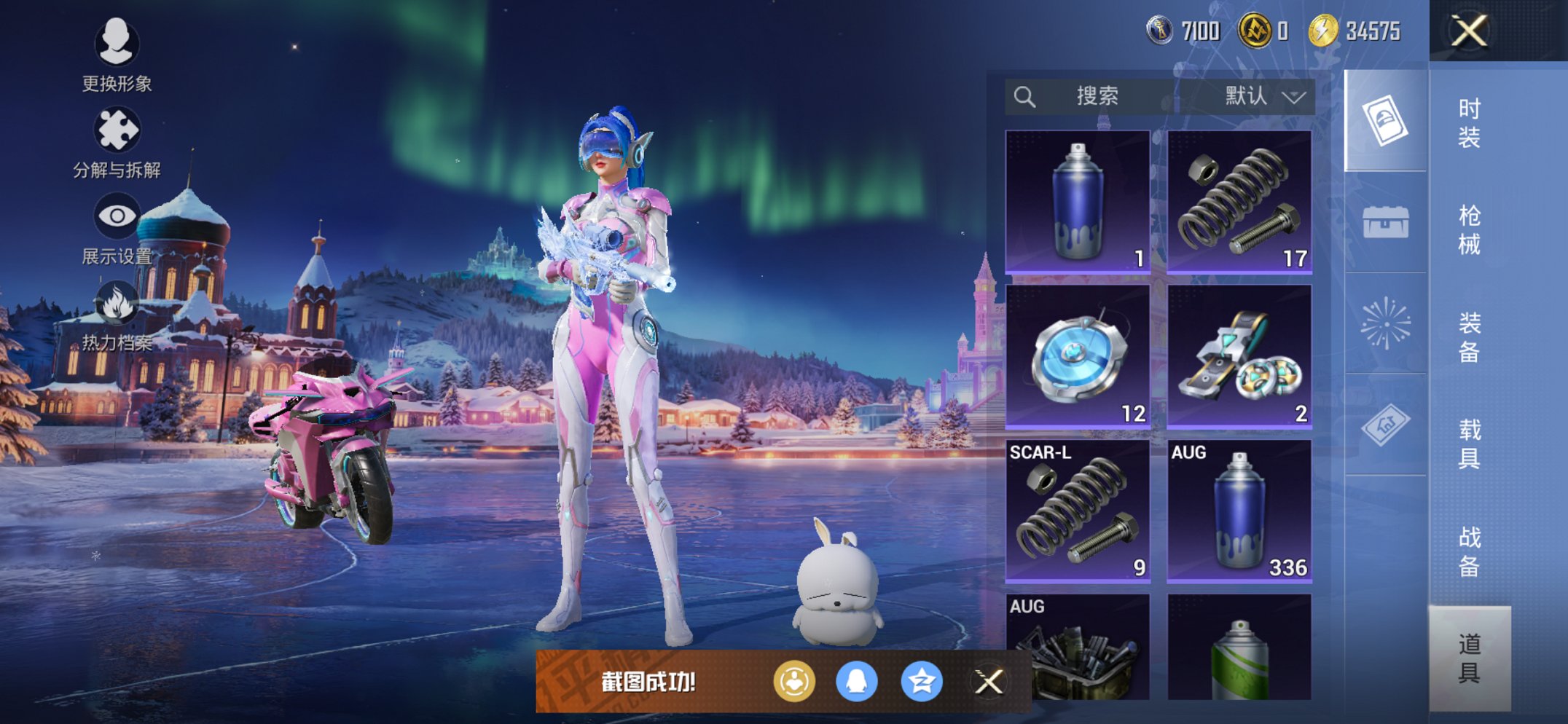1568x724 pixels.
Task: Open the 更换形象 character change icon
Action: click(x=117, y=45)
